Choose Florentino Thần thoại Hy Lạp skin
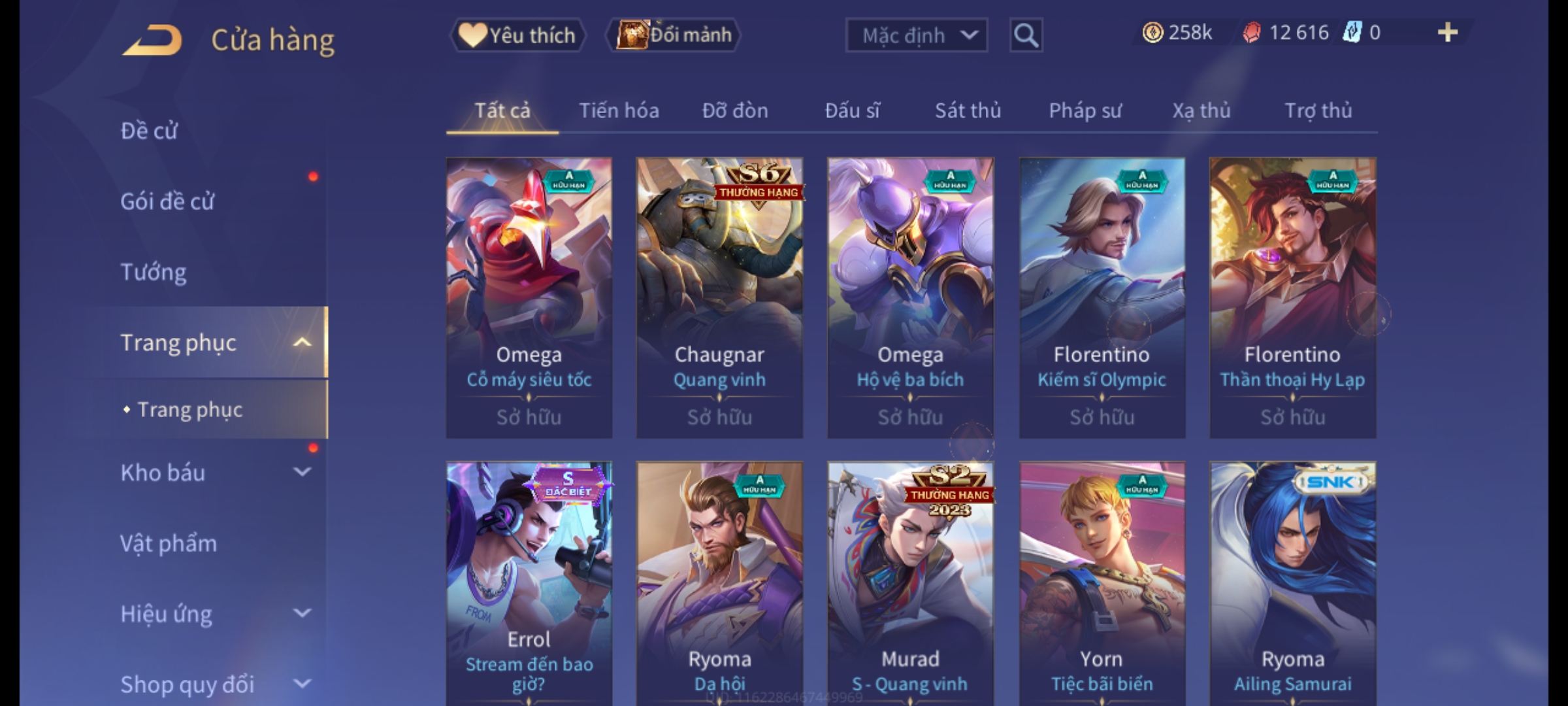 click(1292, 297)
